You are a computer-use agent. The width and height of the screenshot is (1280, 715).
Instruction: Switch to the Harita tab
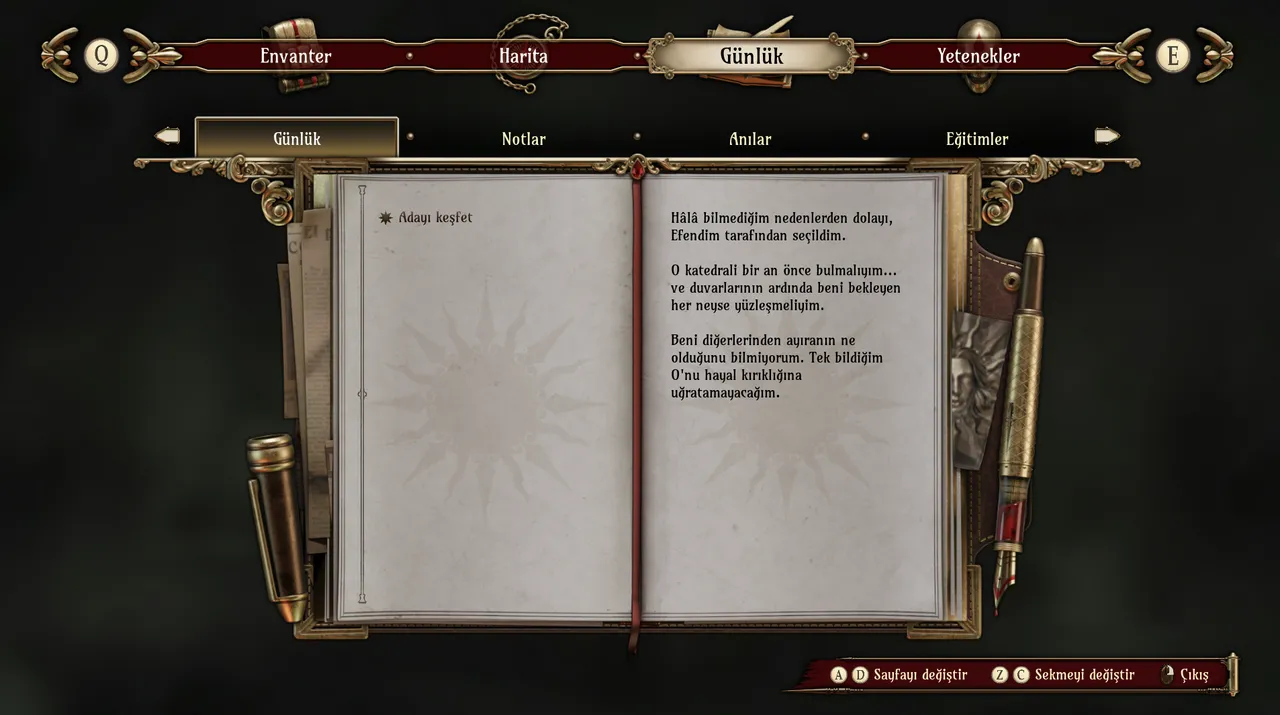click(523, 56)
